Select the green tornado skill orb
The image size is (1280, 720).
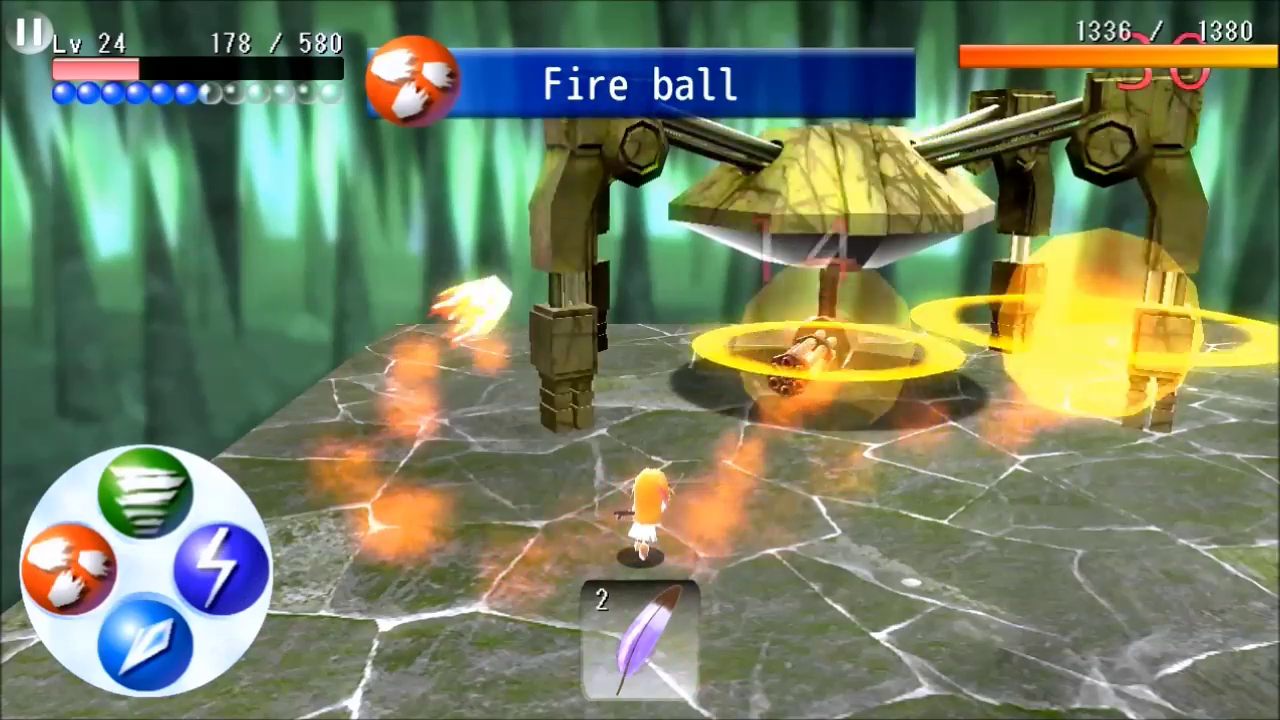point(146,491)
